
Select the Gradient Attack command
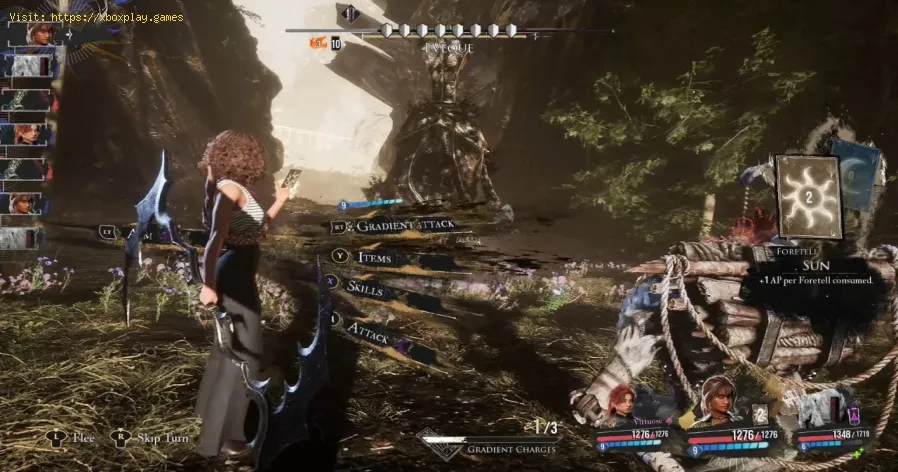tap(400, 227)
